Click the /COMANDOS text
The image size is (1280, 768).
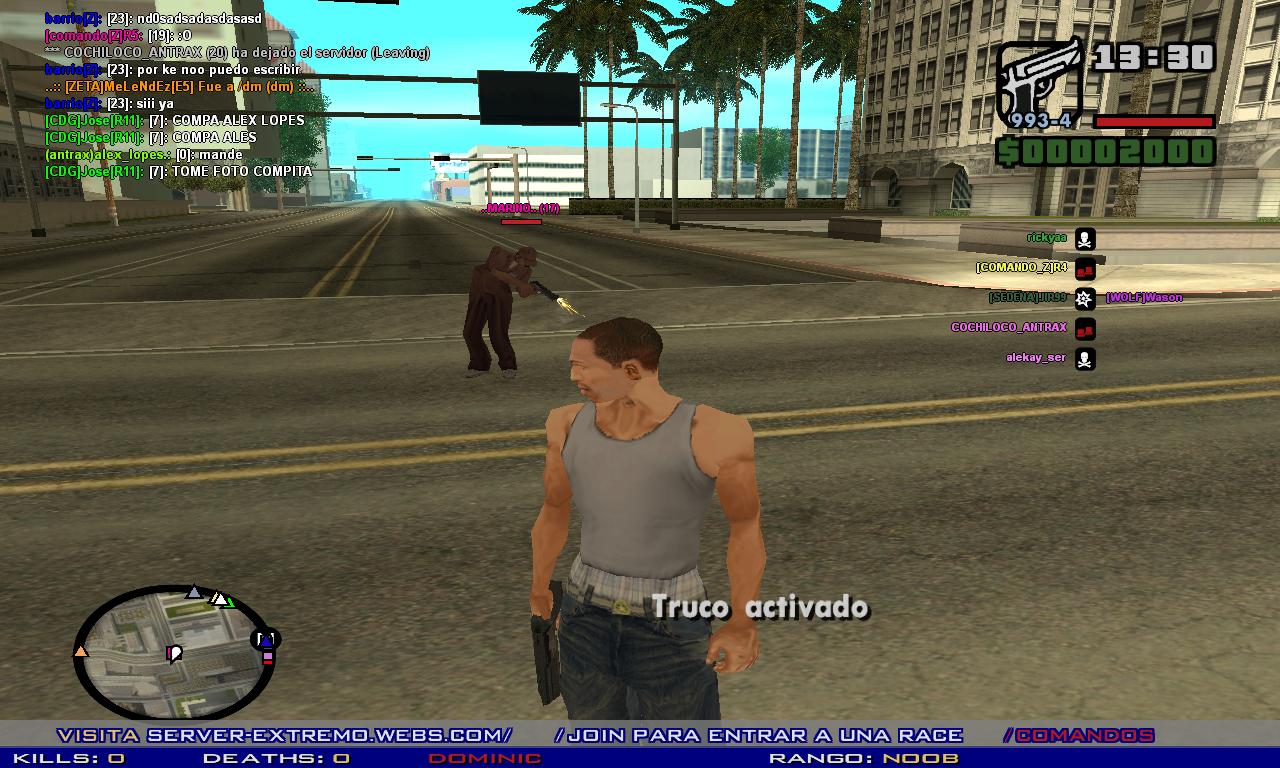pos(1079,733)
